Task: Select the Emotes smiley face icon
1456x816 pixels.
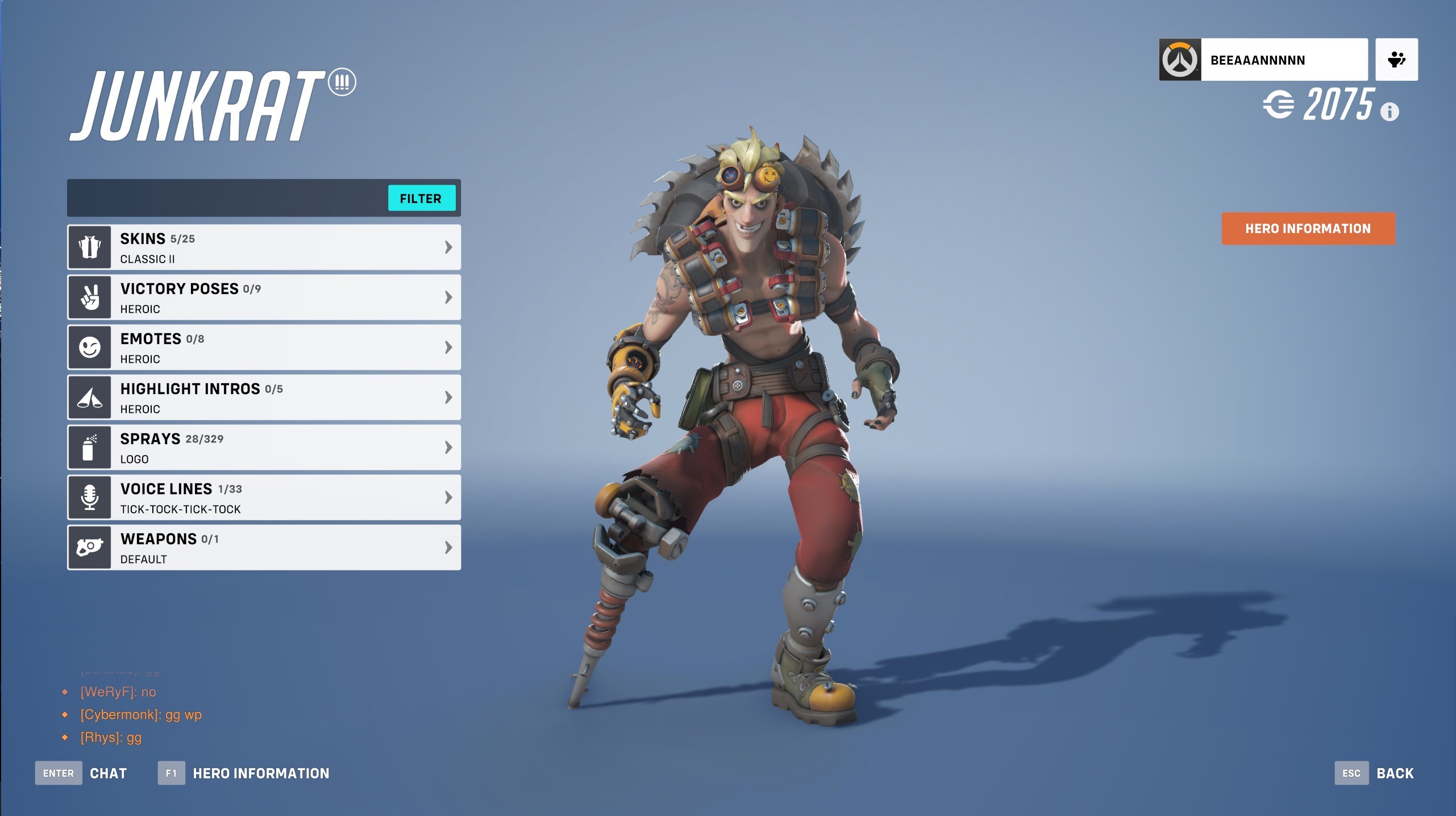Action: pyautogui.click(x=90, y=347)
